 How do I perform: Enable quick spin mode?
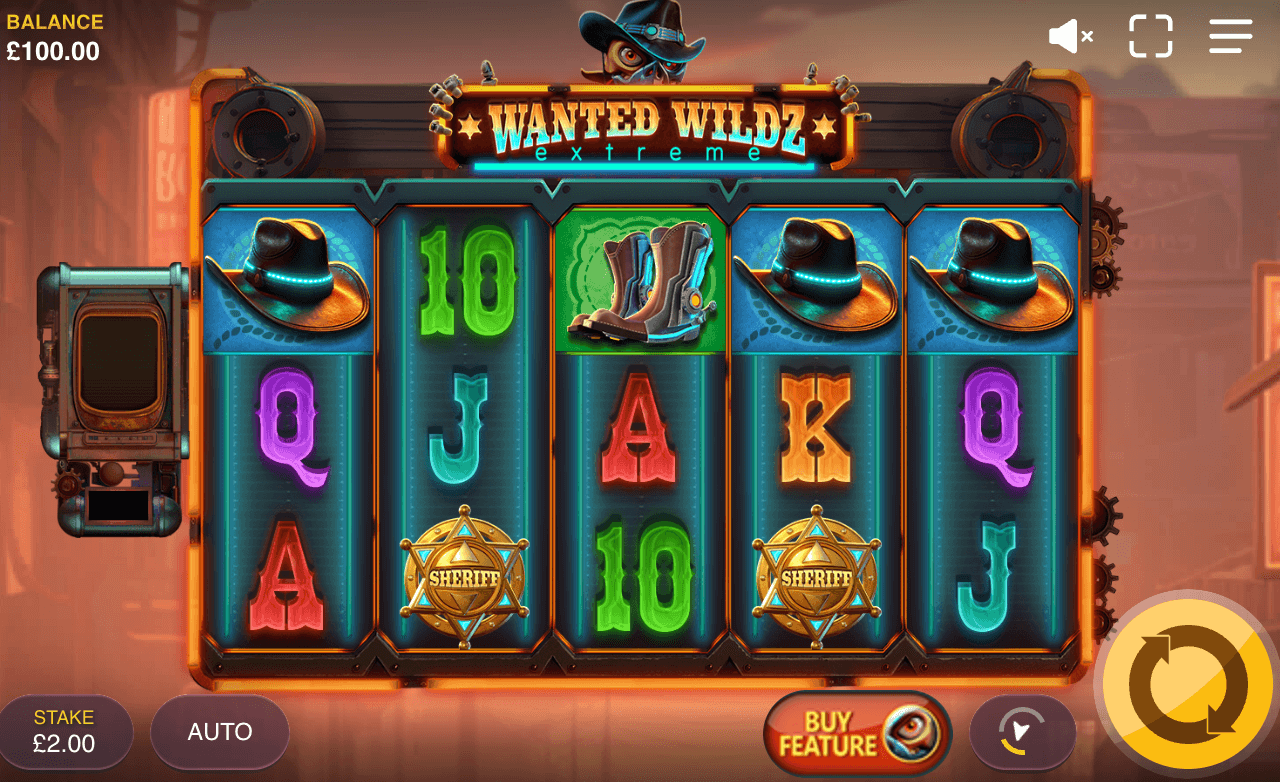1022,733
